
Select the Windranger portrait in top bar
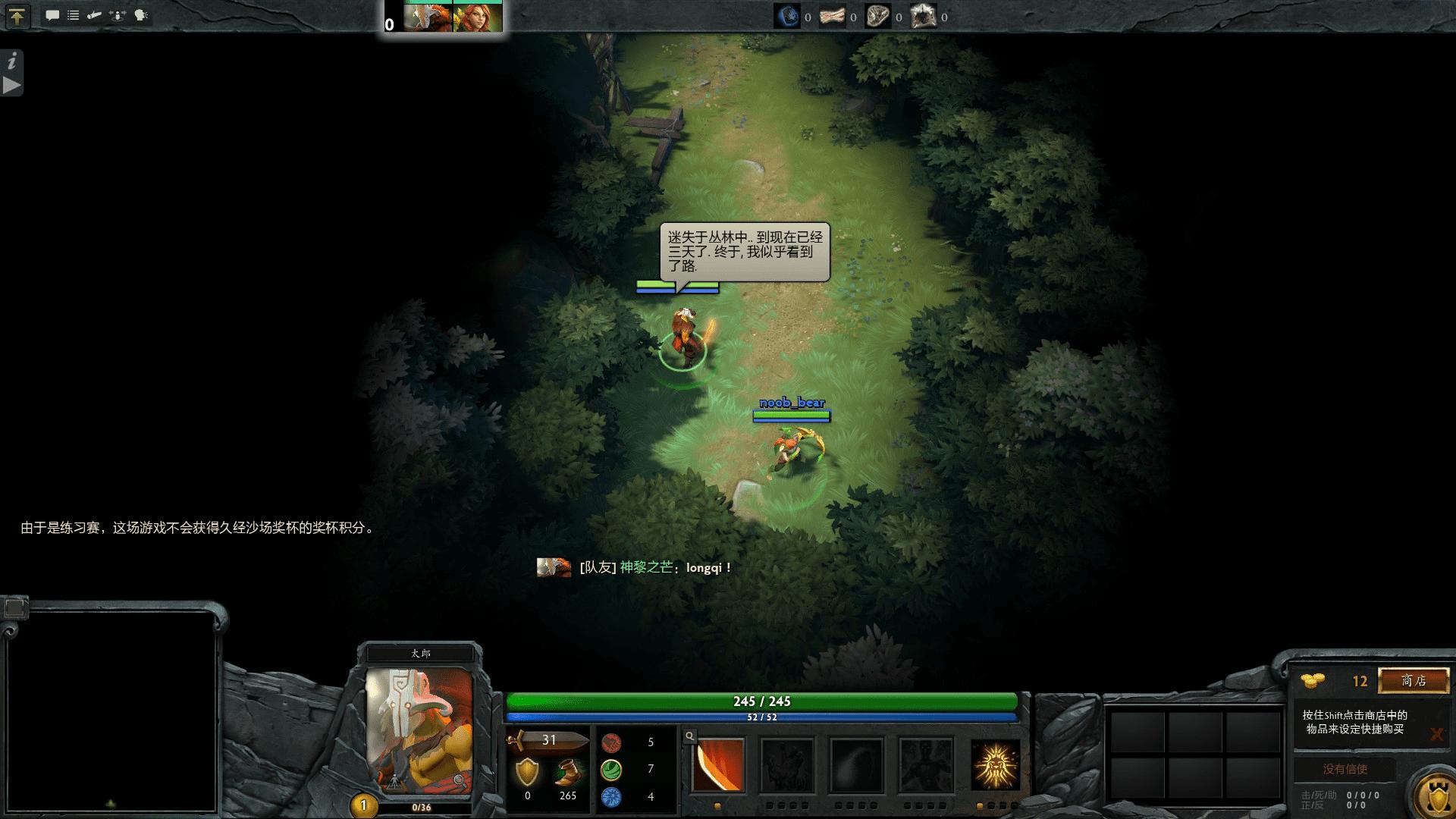point(478,17)
